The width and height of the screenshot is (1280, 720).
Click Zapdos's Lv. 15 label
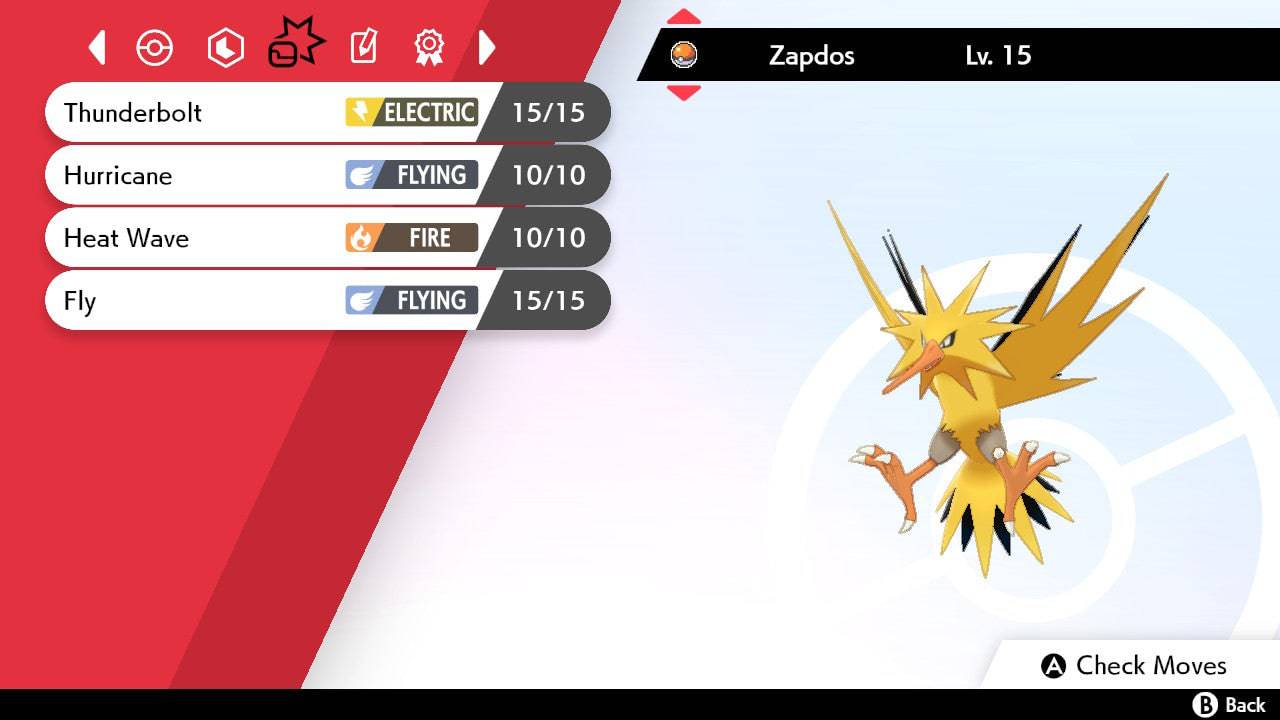coord(996,56)
